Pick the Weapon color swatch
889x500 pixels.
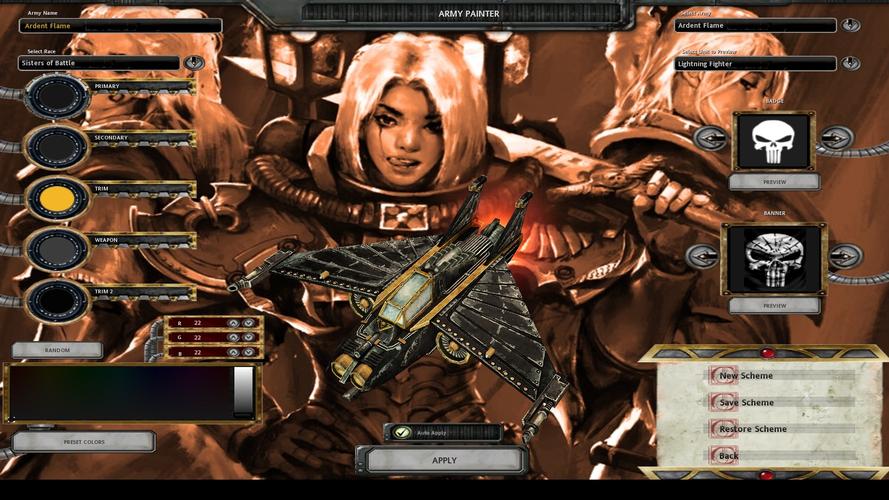pyautogui.click(x=57, y=249)
